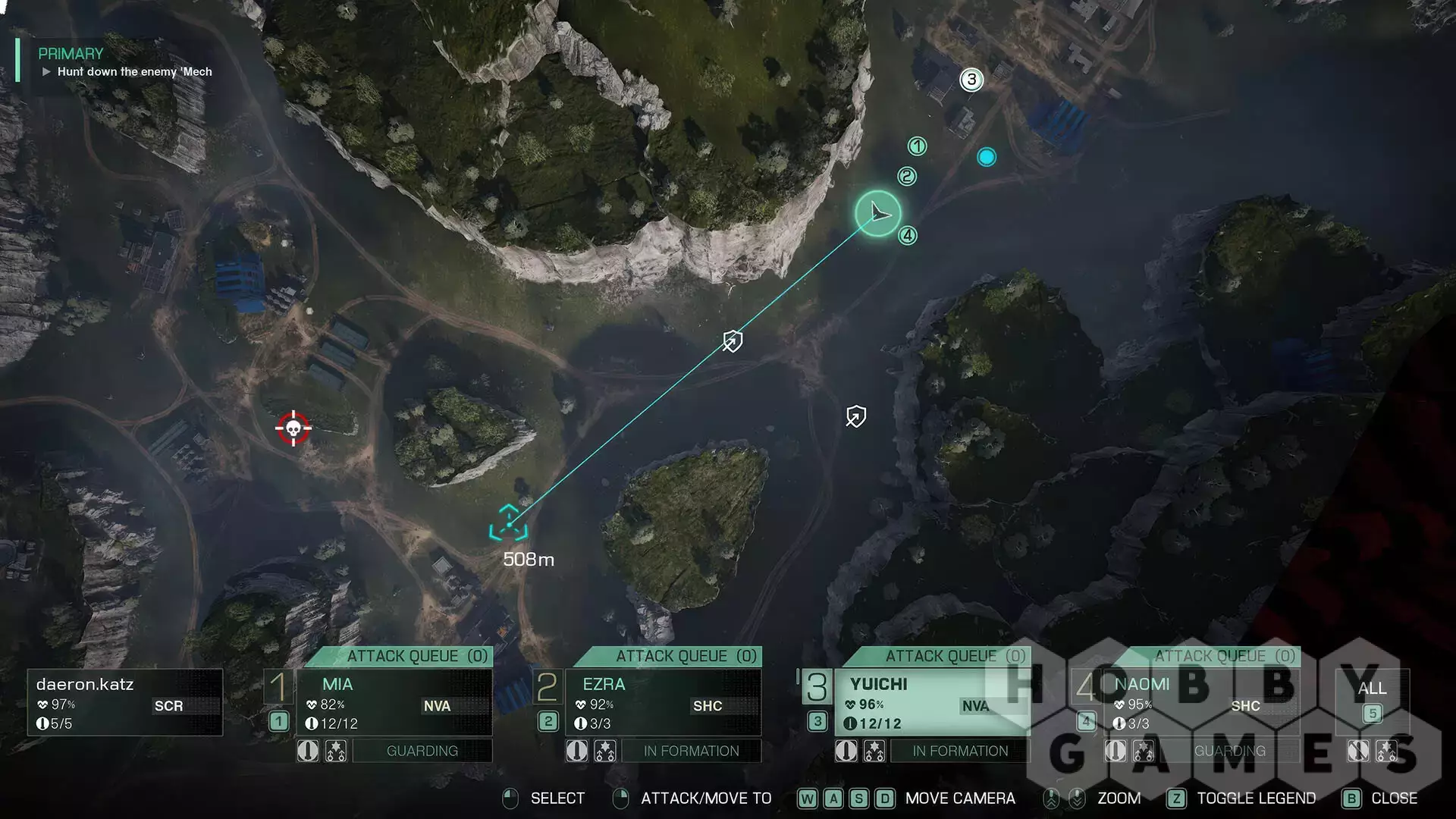Image resolution: width=1456 pixels, height=819 pixels.
Task: Select lancemate marker 3 on the map
Action: click(x=971, y=80)
